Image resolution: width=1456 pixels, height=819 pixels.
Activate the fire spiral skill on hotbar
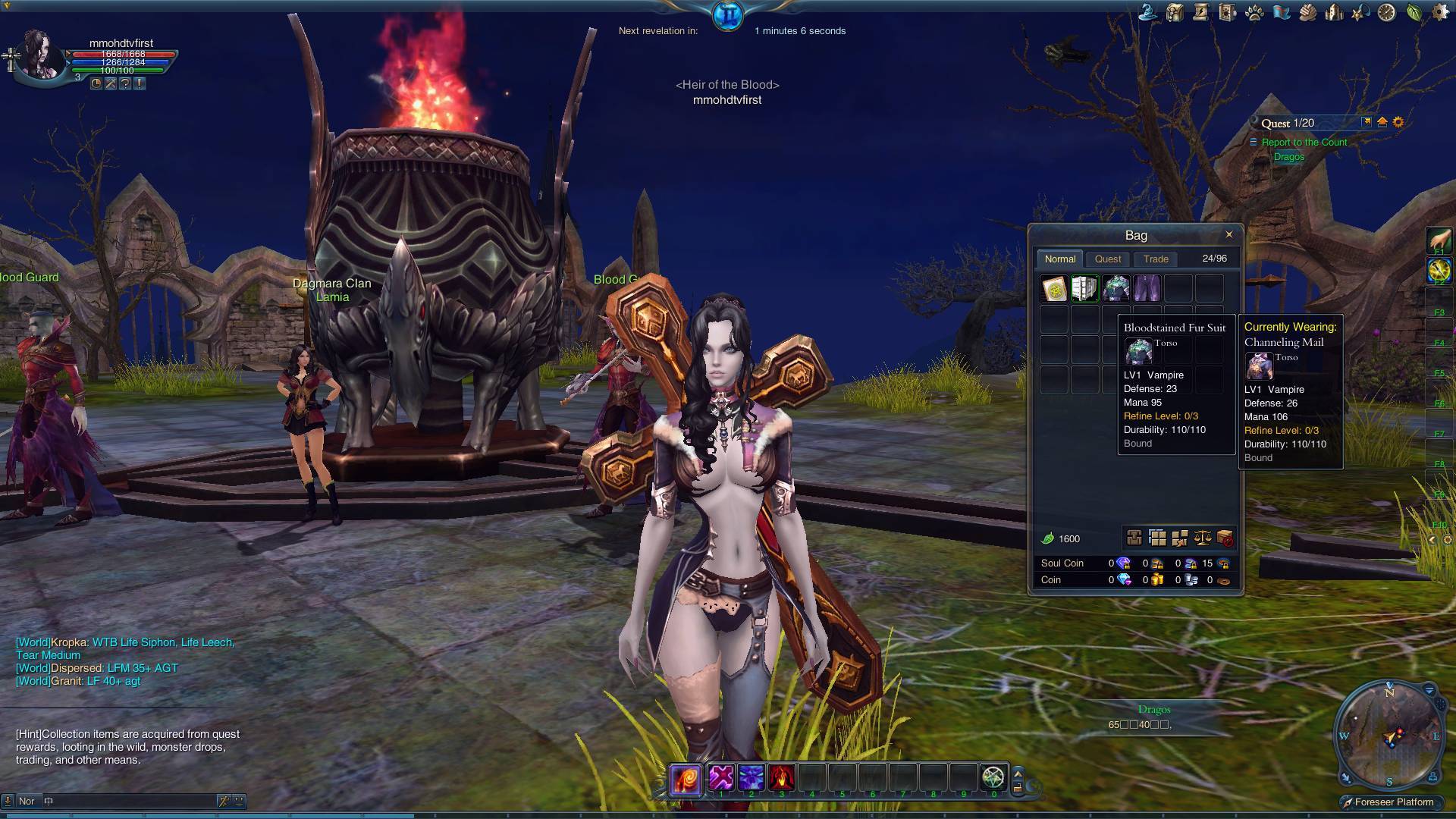(686, 779)
